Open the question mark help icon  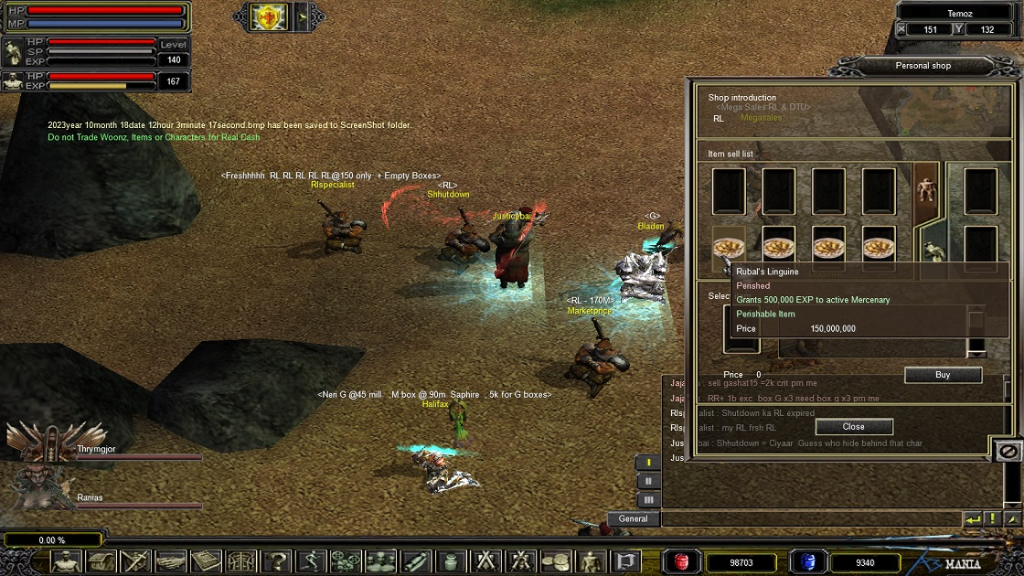pyautogui.click(x=278, y=561)
